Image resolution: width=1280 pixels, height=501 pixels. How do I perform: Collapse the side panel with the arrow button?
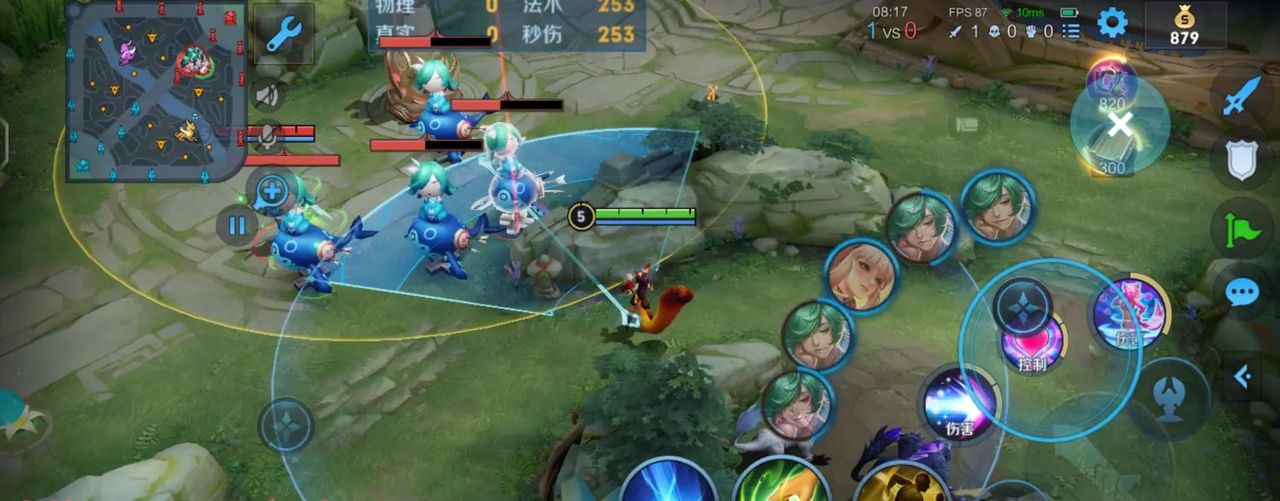tap(1241, 376)
